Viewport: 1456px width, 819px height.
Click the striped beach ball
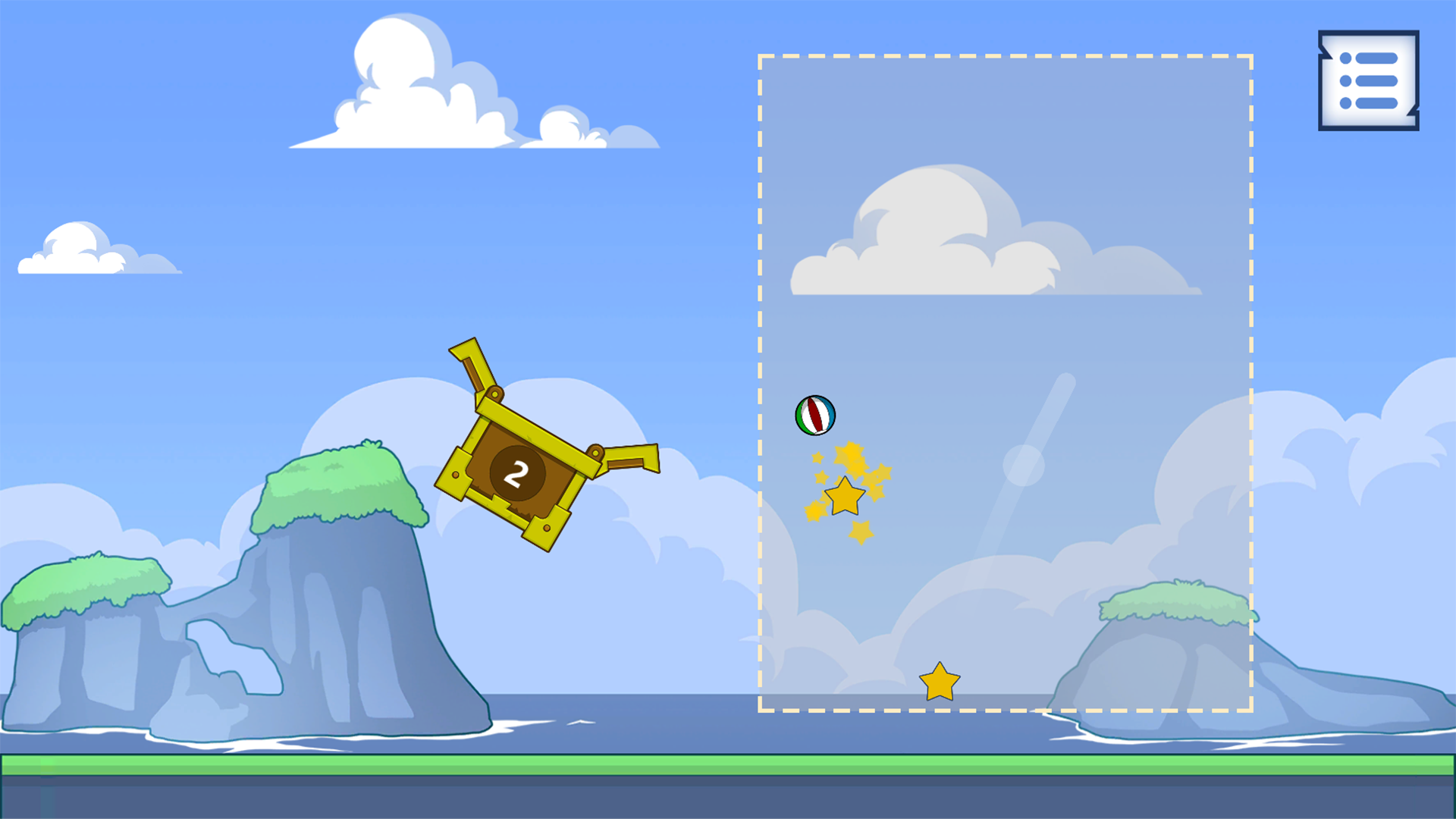pos(814,414)
